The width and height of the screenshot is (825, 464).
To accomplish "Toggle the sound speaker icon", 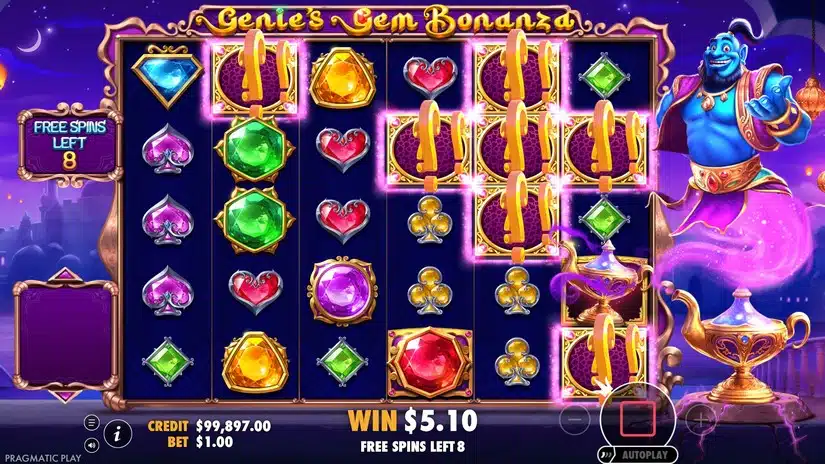I will click(x=91, y=444).
